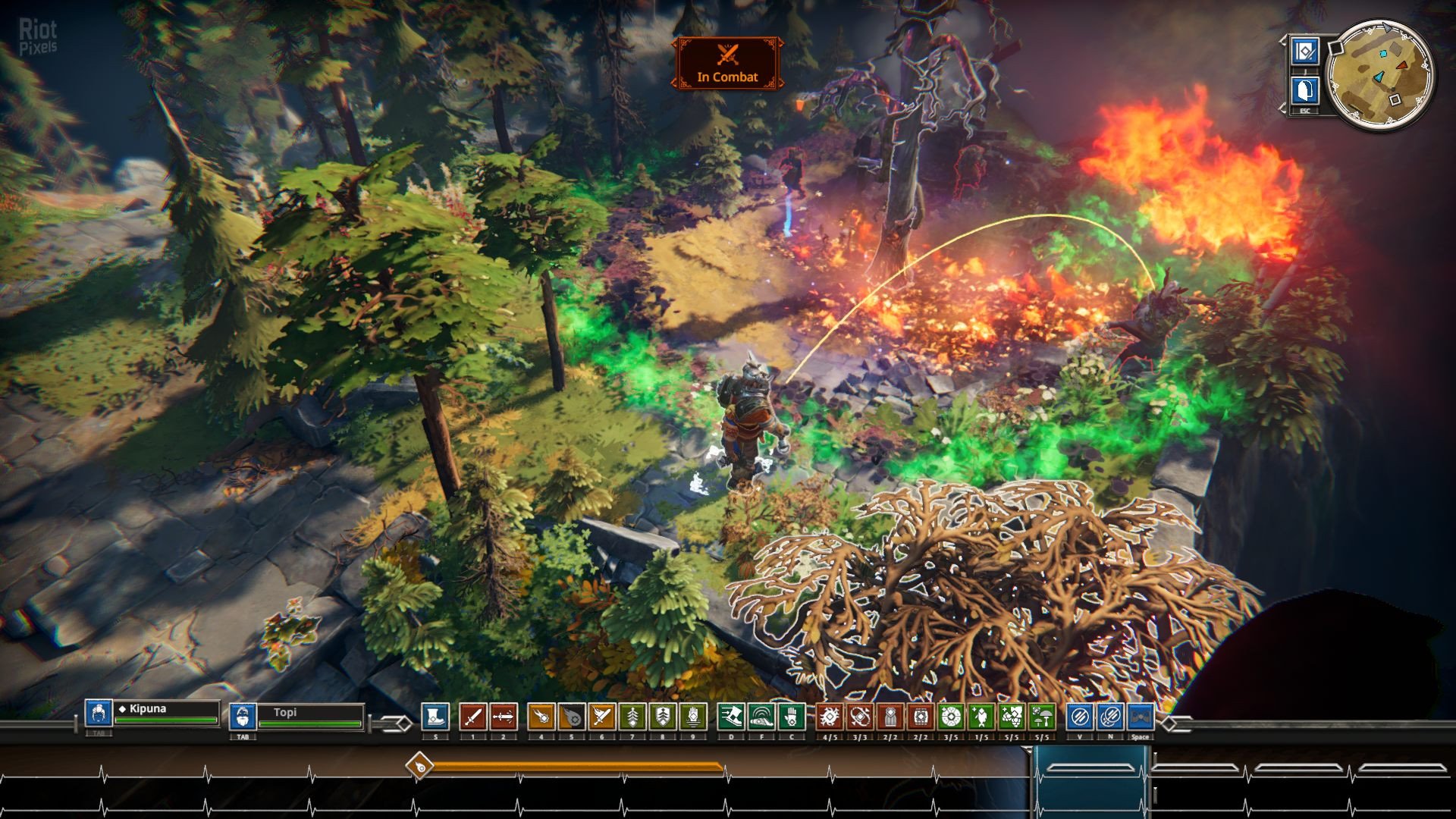This screenshot has height=819, width=1456.
Task: Activate the dash ability on D
Action: click(x=731, y=717)
